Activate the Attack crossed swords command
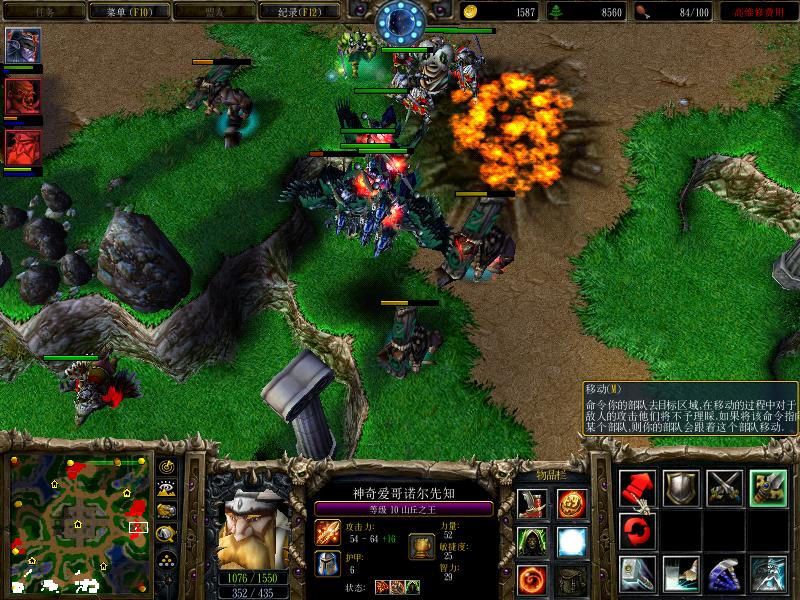800x600 pixels. (x=725, y=487)
